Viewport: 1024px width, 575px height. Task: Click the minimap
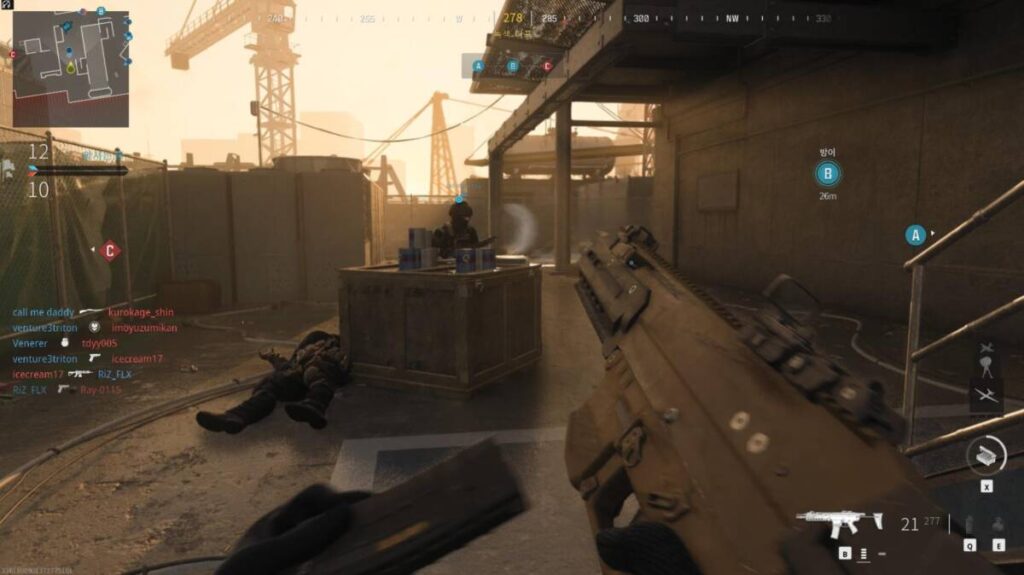pyautogui.click(x=70, y=68)
